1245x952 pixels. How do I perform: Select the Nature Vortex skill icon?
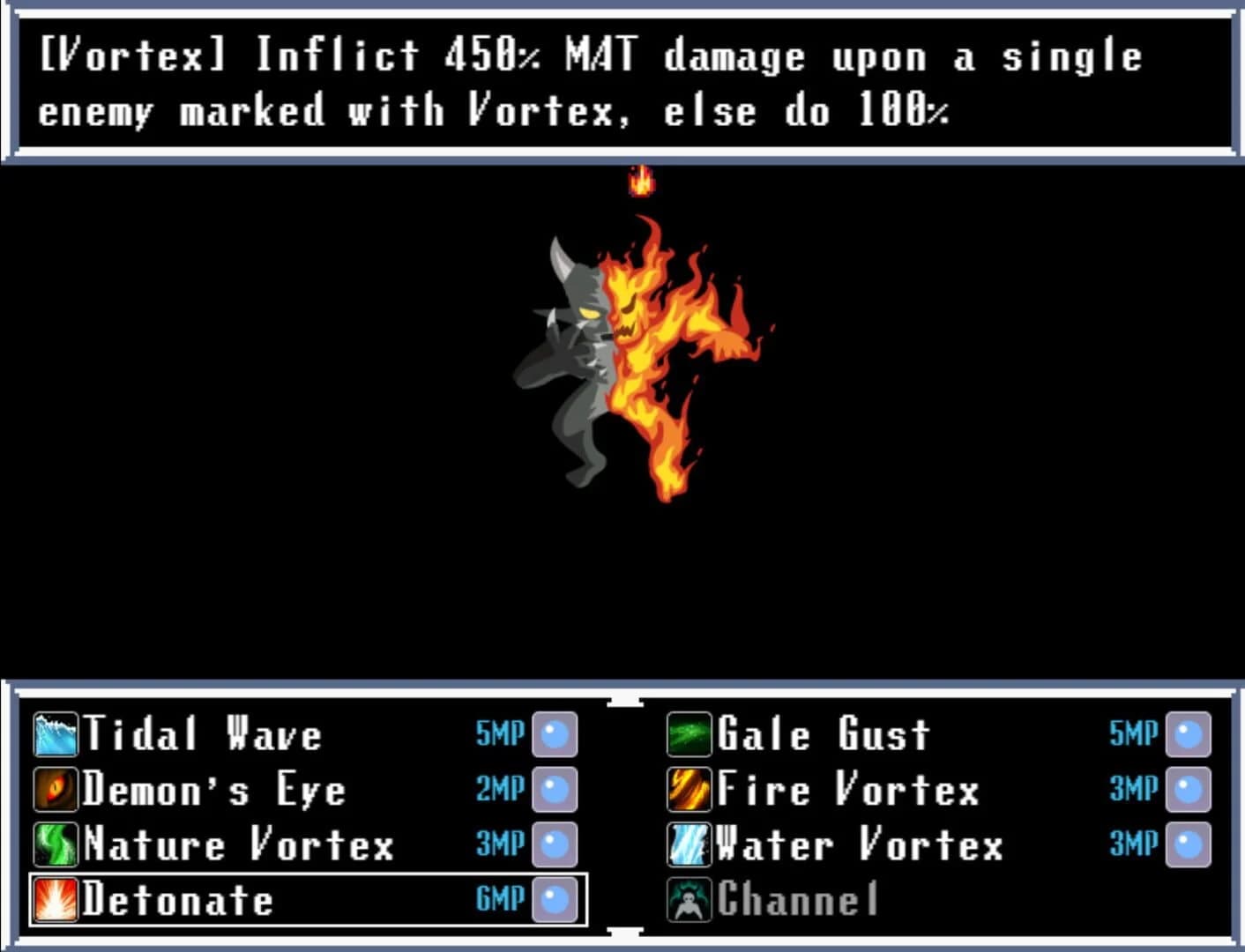55,844
